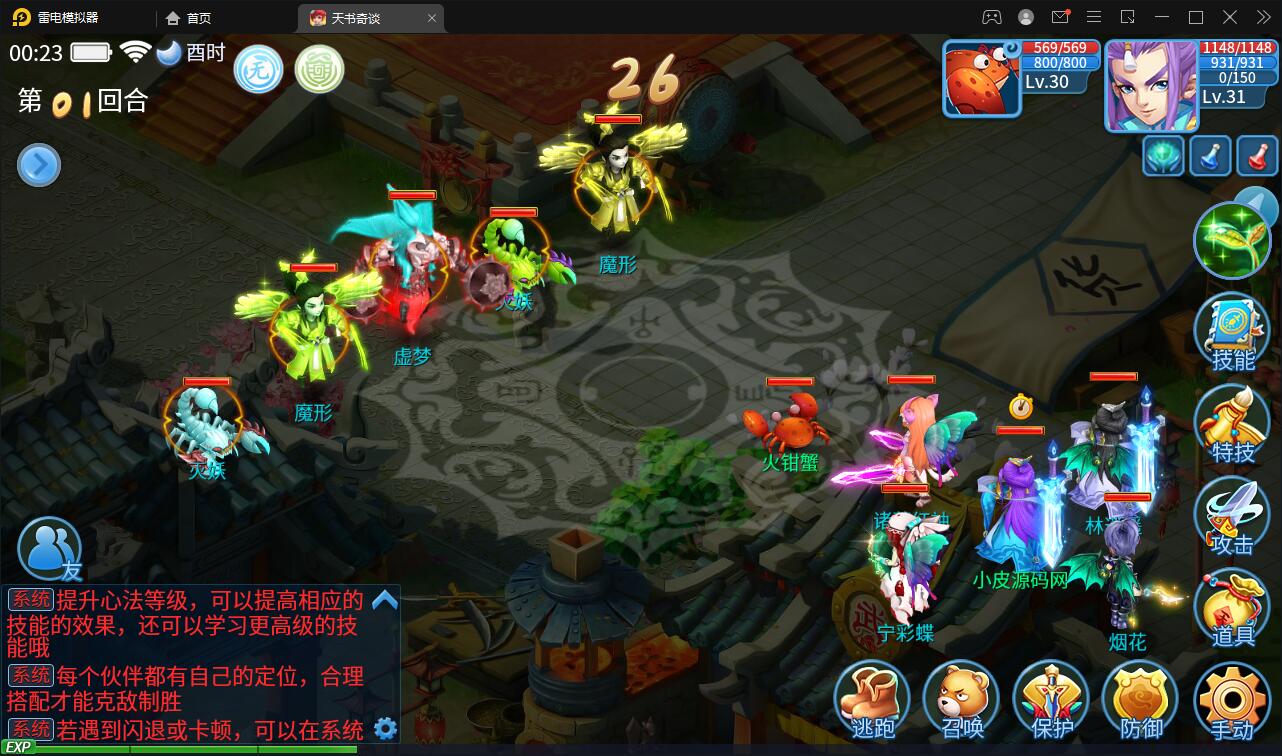Click the 逃跑 (flee) boot button
Image resolution: width=1282 pixels, height=756 pixels.
point(872,699)
